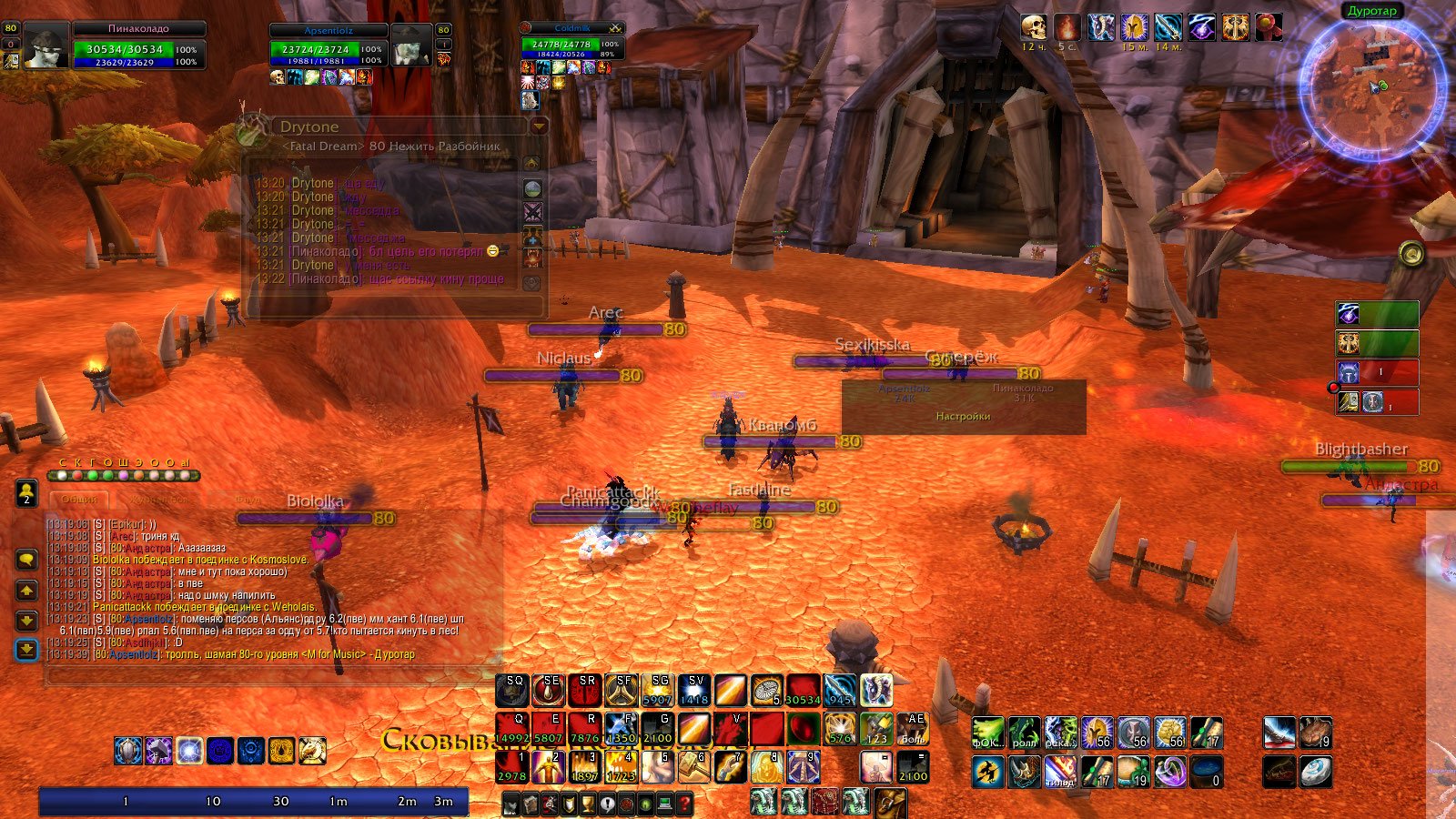
Task: Activate the ability bound to SF
Action: tap(622, 691)
